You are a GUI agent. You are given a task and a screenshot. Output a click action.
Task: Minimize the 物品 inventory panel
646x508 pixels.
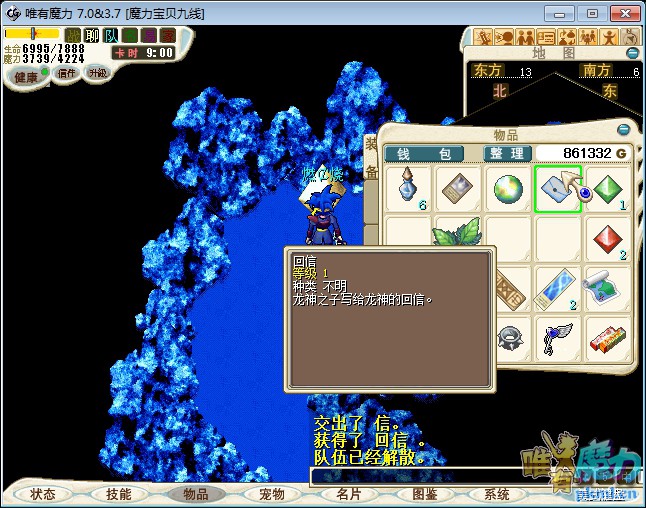624,130
